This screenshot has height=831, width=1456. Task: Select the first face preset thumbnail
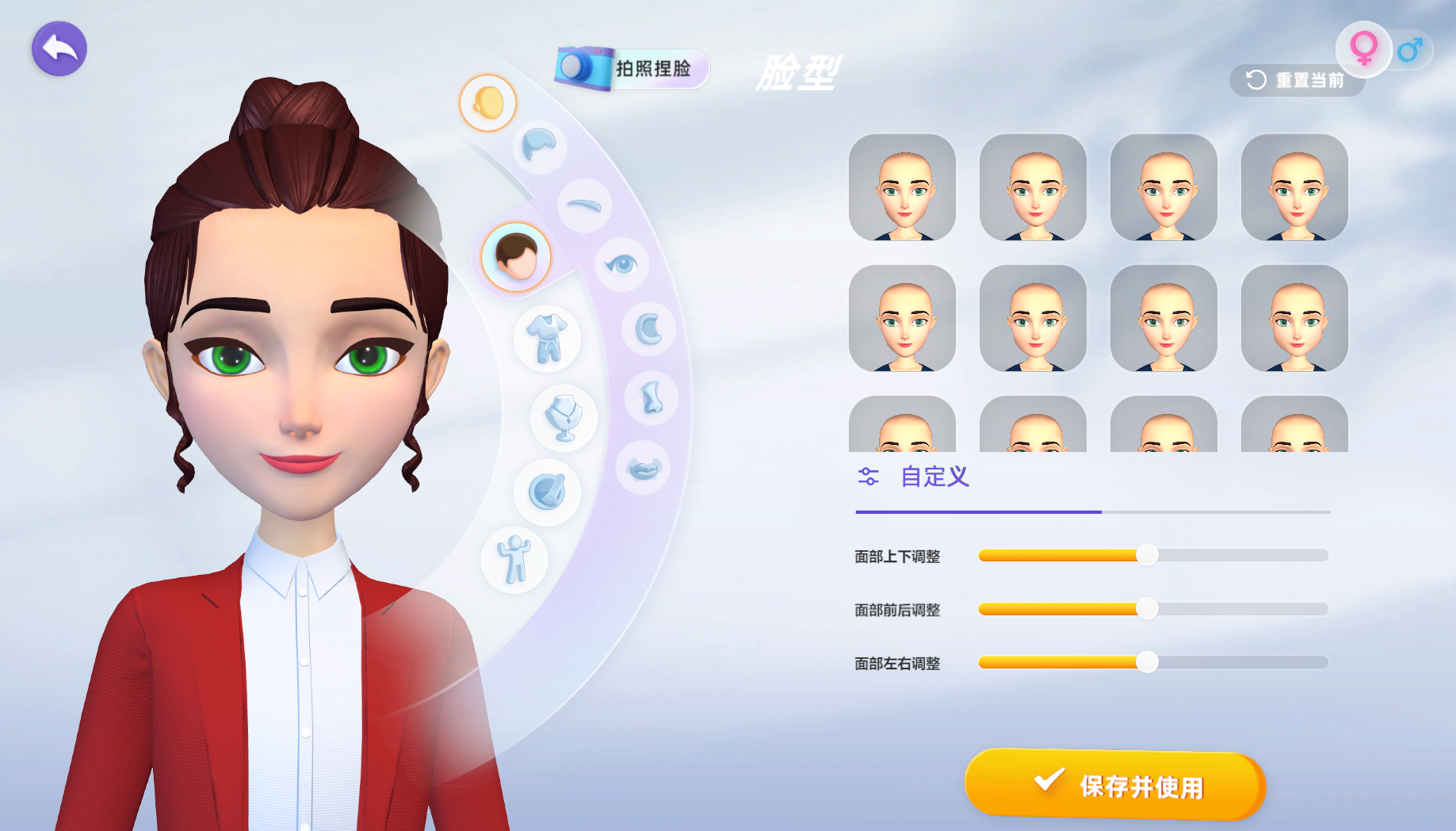click(x=902, y=187)
